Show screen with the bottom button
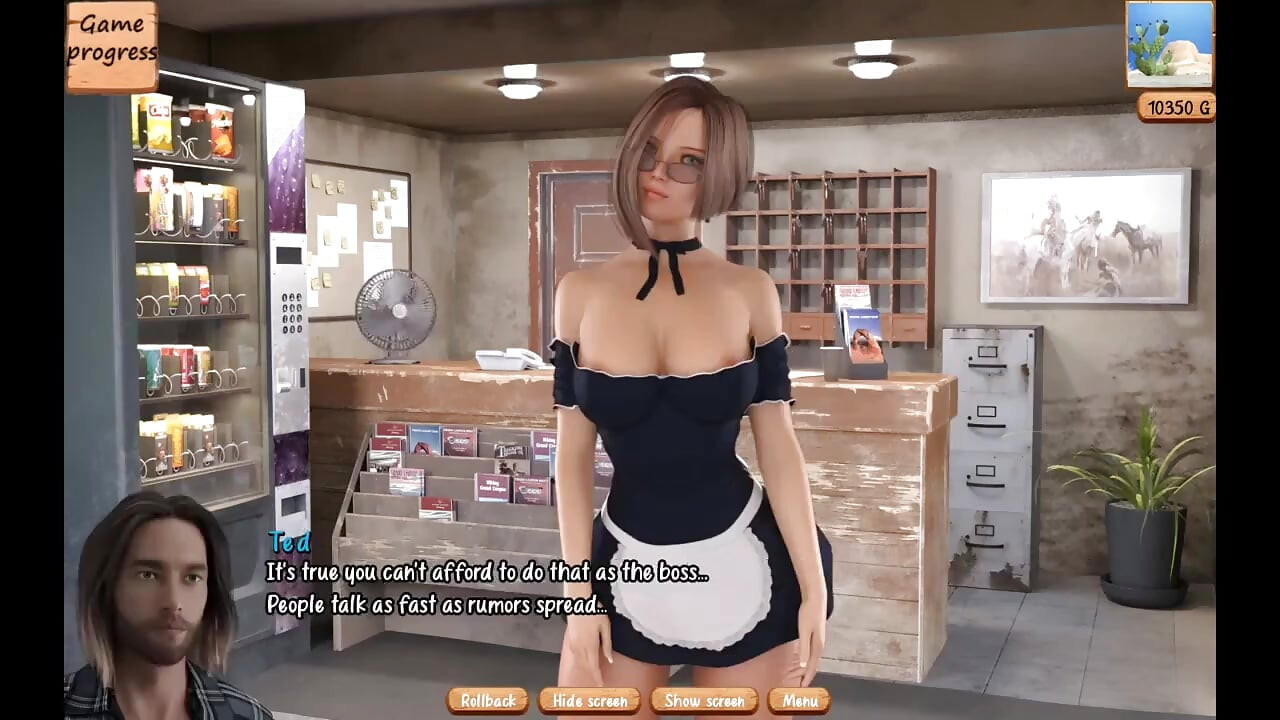Viewport: 1280px width, 720px height. tap(703, 701)
